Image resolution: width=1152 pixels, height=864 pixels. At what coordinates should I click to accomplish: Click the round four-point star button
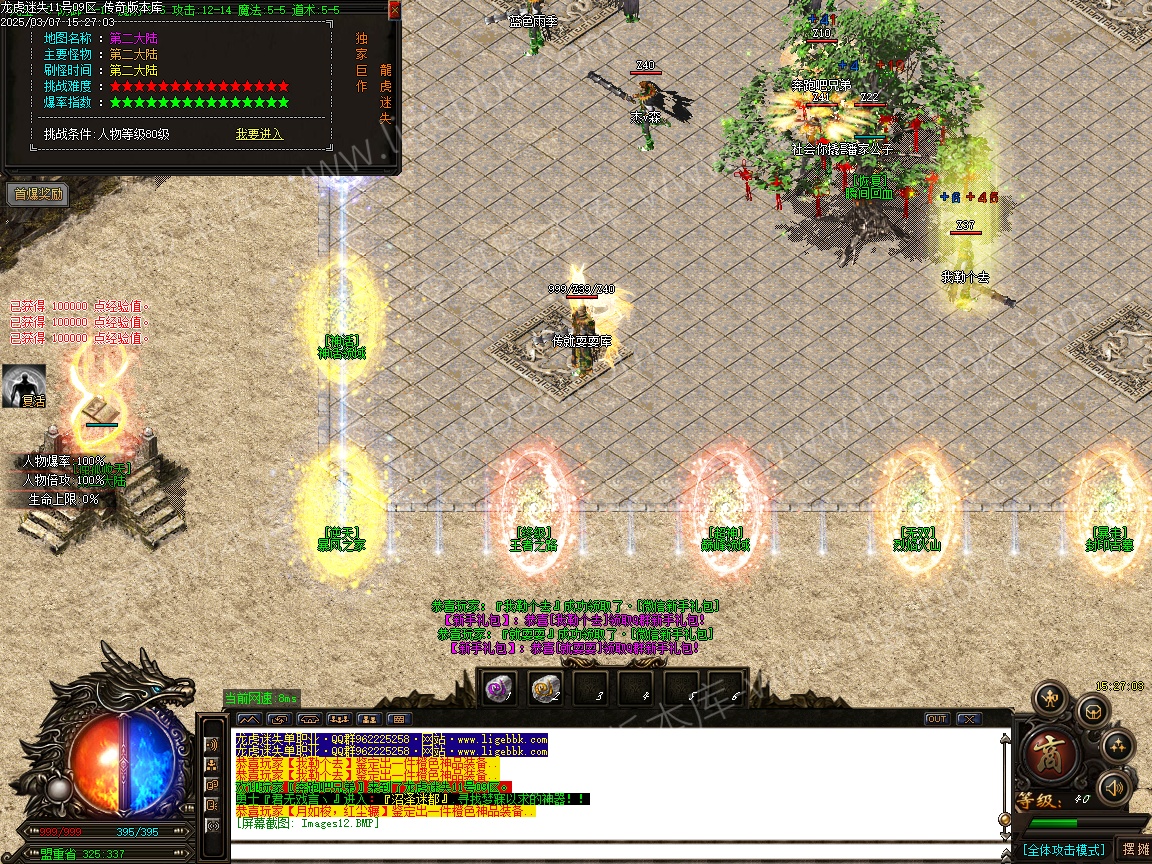(x=1117, y=746)
